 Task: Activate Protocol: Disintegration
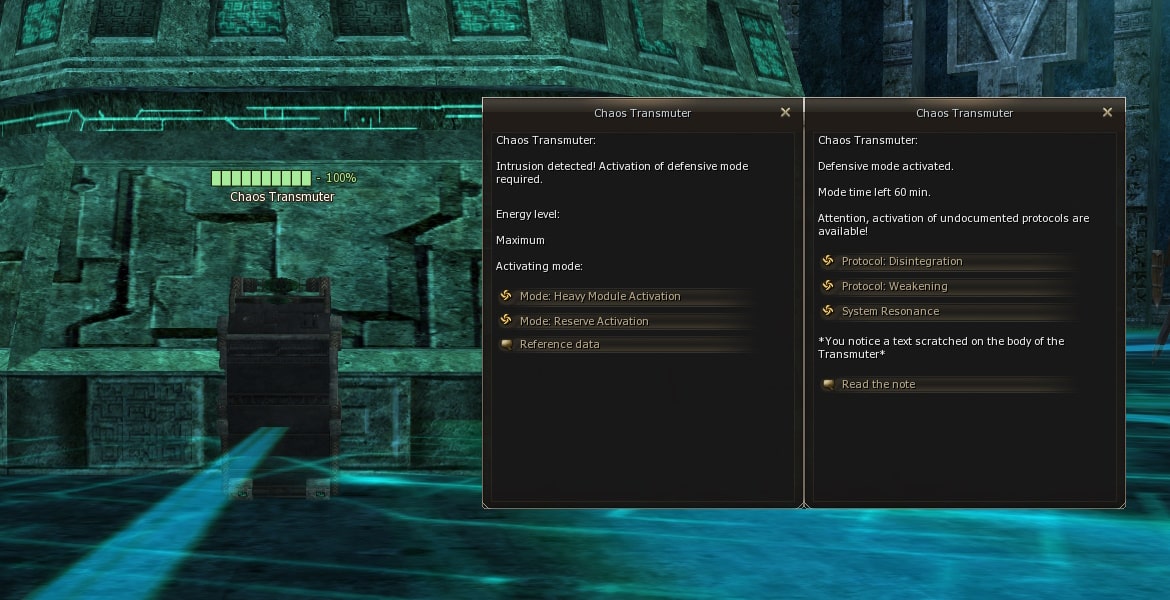[x=901, y=261]
